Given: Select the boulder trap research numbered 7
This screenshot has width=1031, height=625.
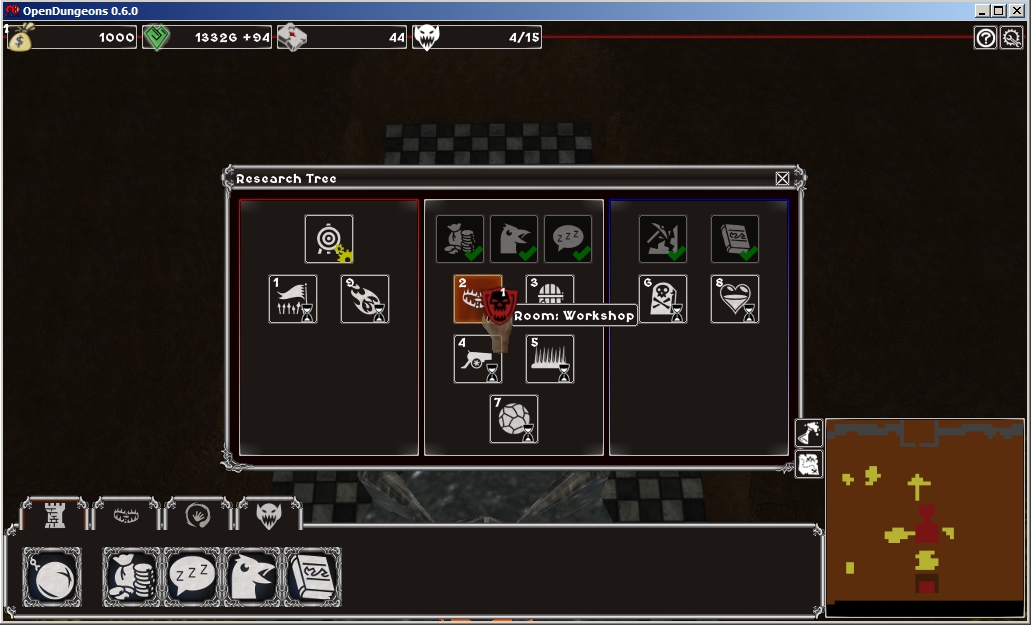Looking at the screenshot, I should pyautogui.click(x=514, y=419).
